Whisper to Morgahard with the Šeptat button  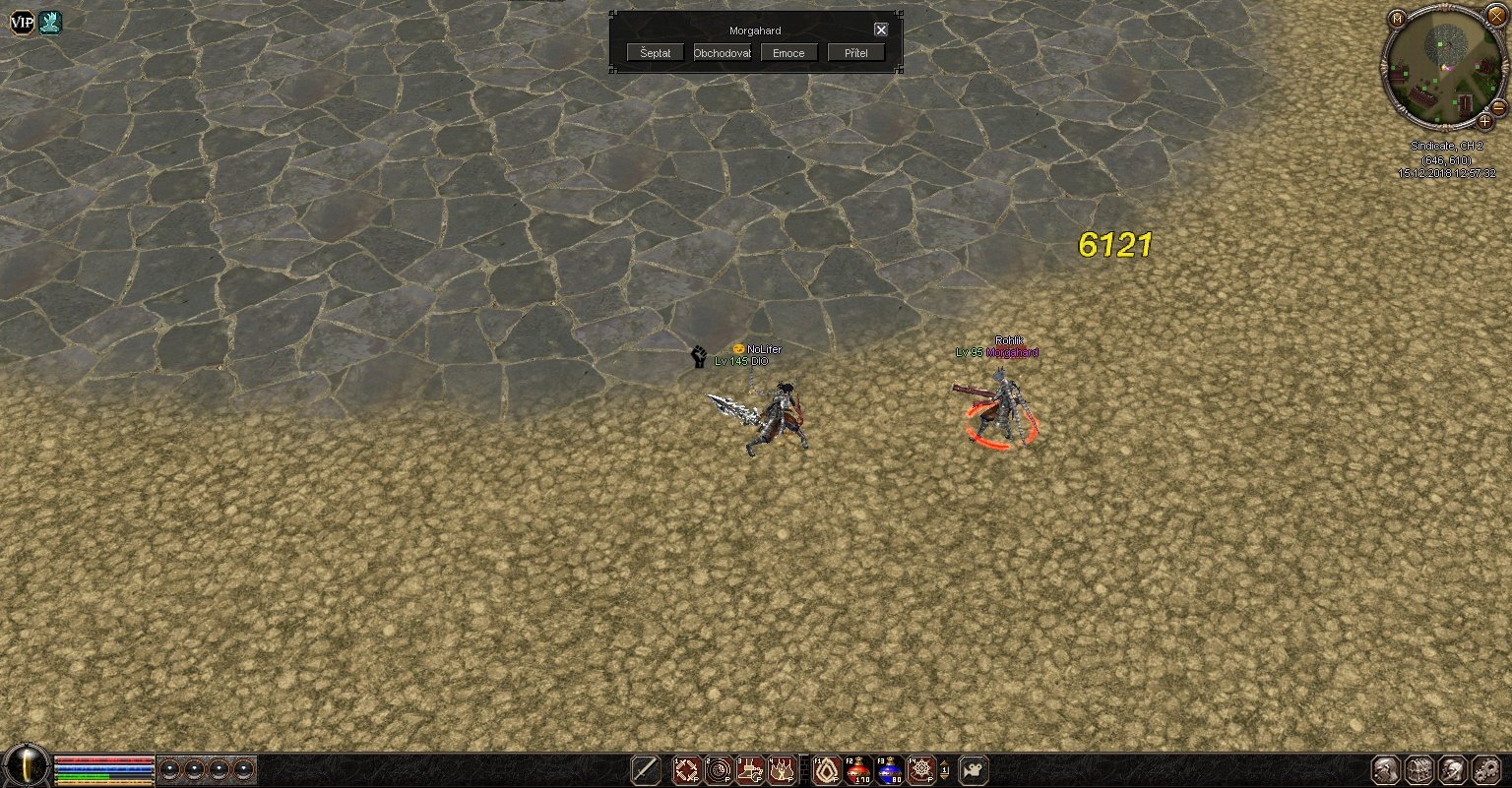click(655, 53)
